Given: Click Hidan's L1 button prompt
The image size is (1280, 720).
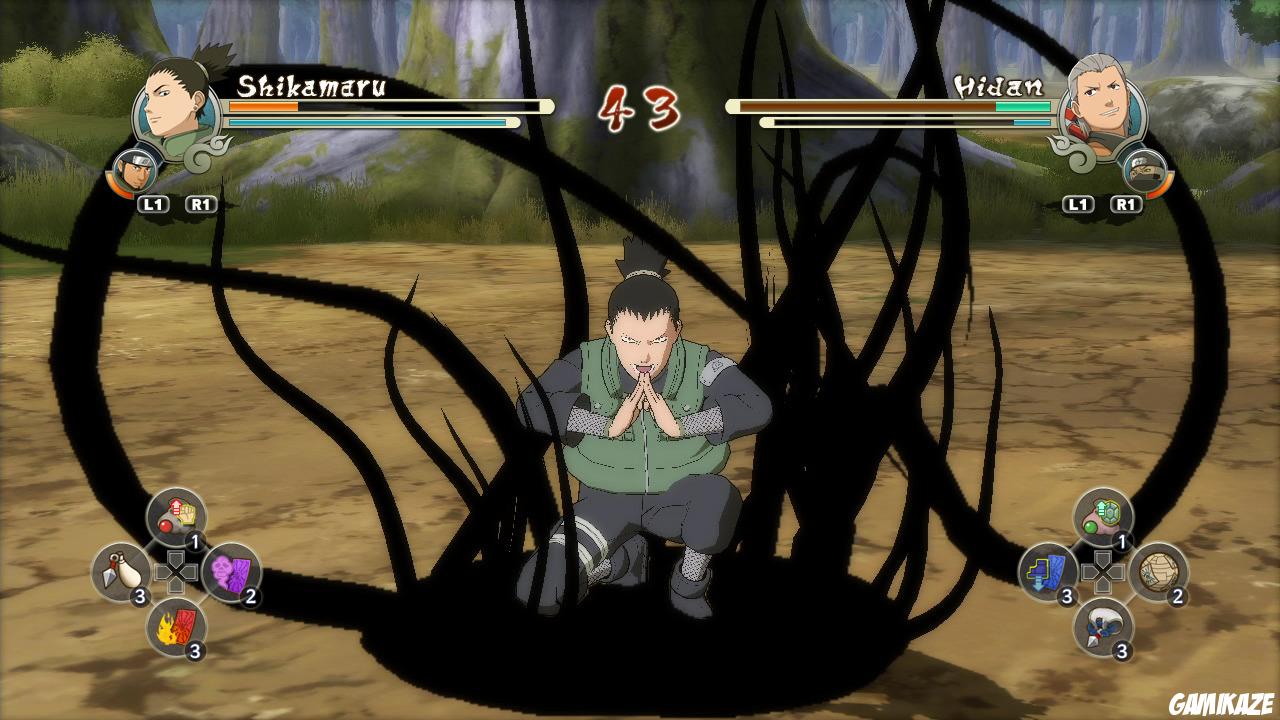Looking at the screenshot, I should pyautogui.click(x=1077, y=205).
